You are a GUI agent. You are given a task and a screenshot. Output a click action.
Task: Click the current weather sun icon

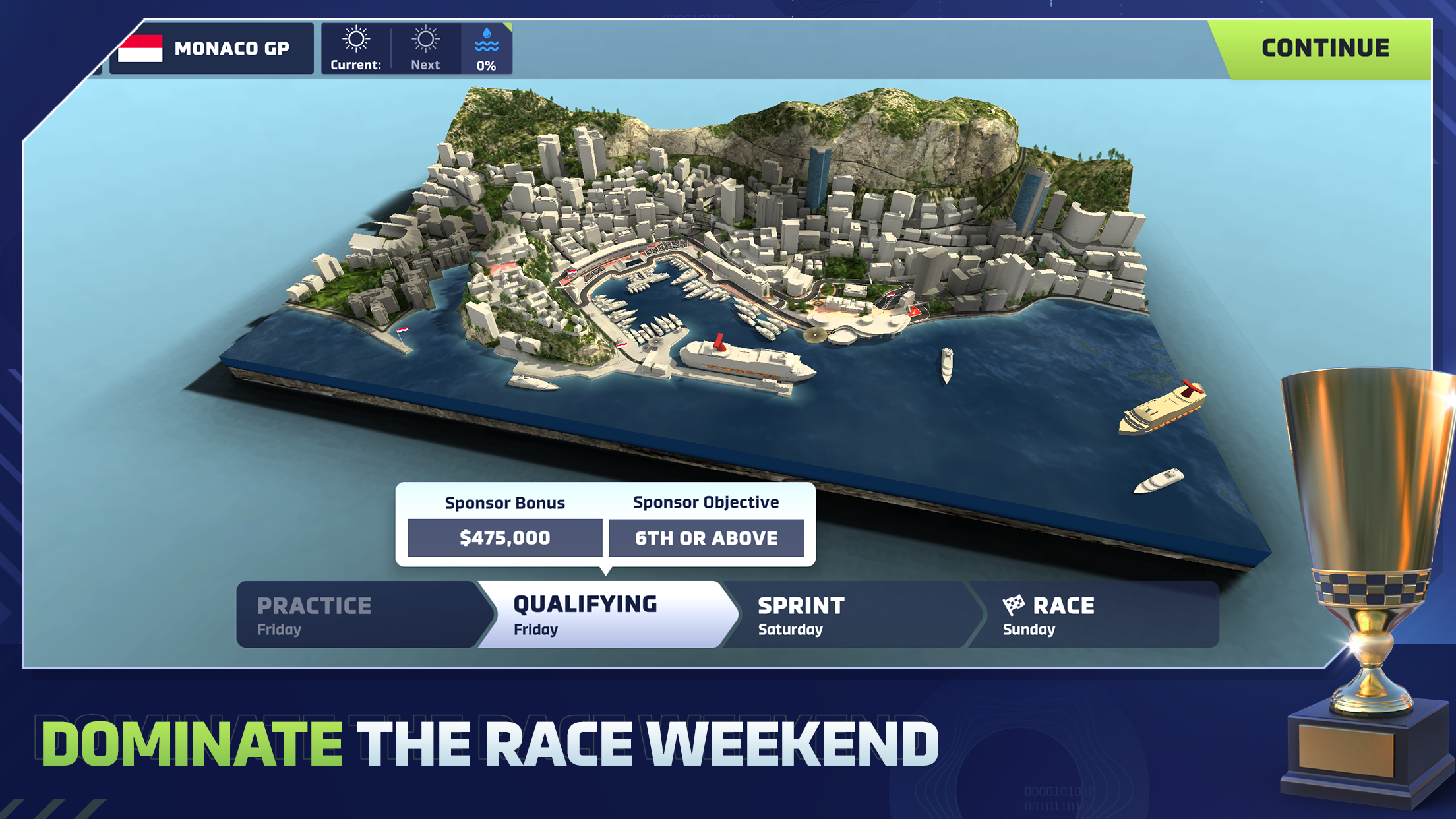tap(356, 38)
